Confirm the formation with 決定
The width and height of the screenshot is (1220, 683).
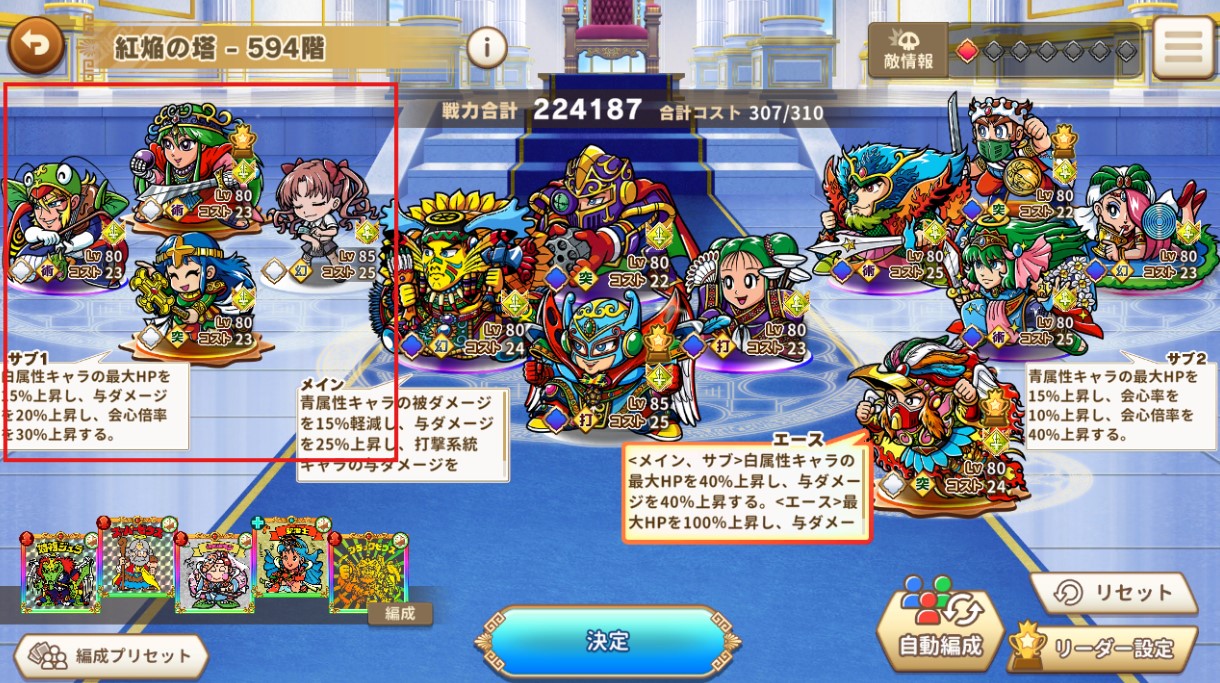coord(608,641)
